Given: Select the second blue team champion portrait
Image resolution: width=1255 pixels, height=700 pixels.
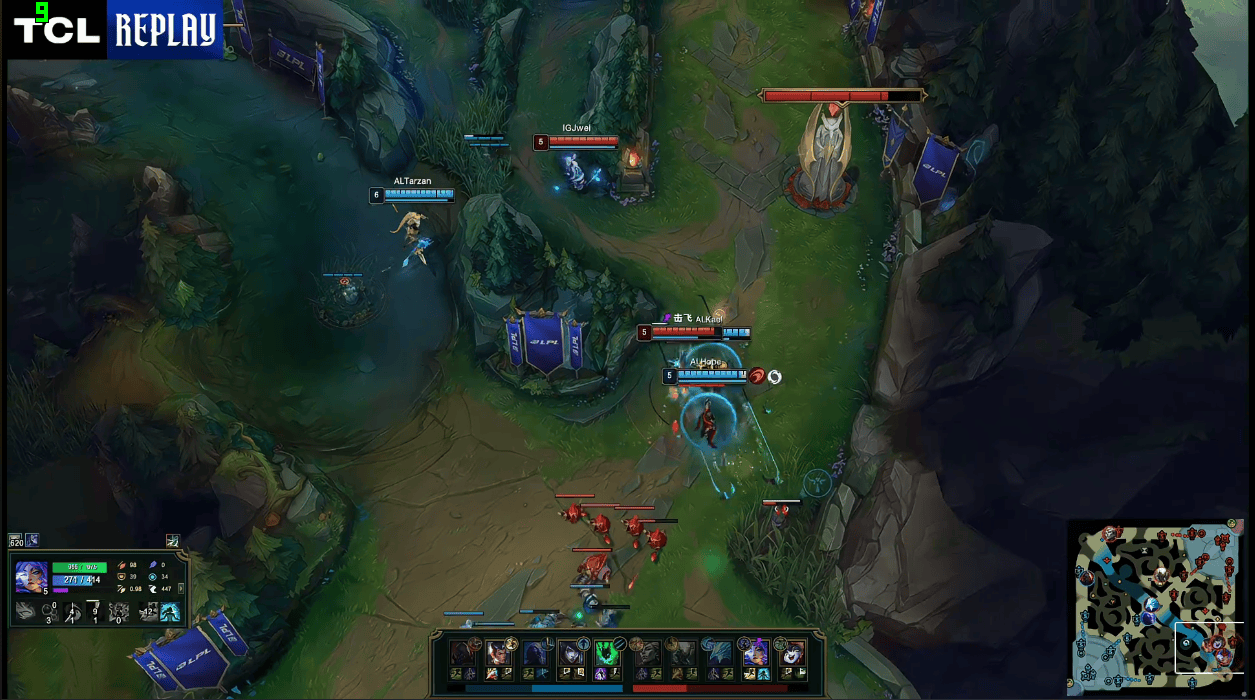Looking at the screenshot, I should tap(498, 654).
